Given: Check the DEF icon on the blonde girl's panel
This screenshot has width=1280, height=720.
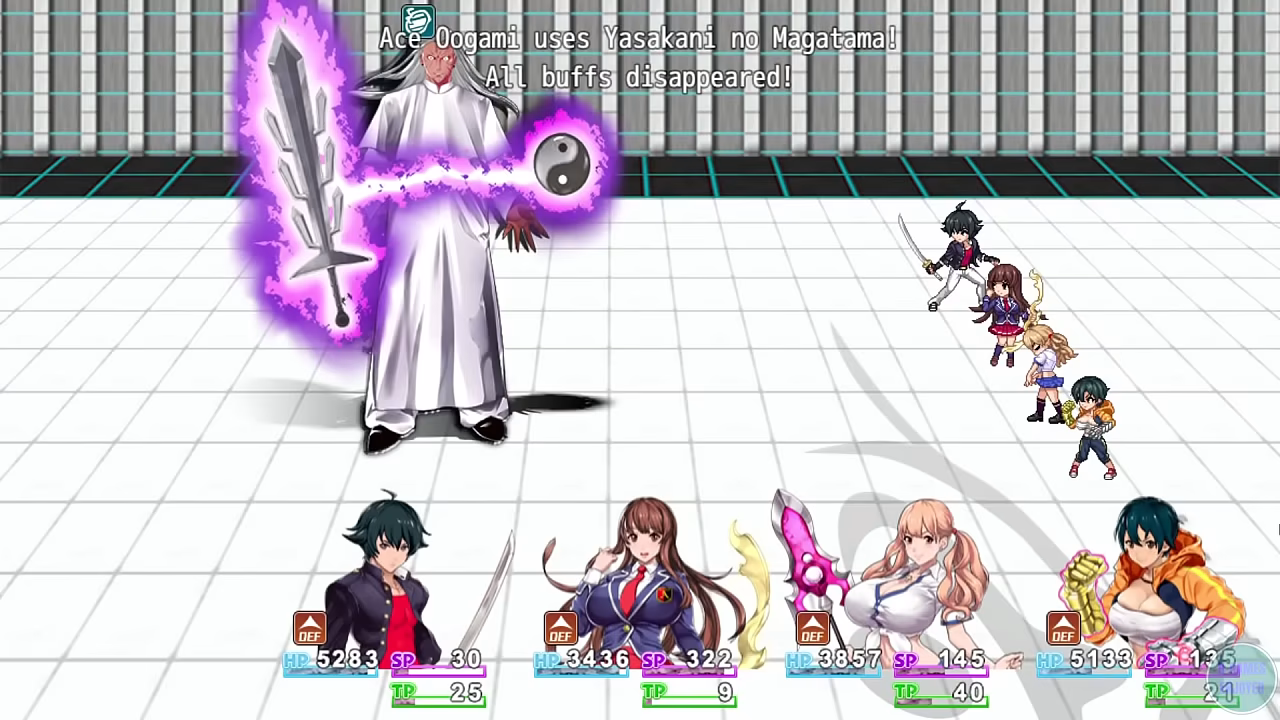Looking at the screenshot, I should pos(812,628).
